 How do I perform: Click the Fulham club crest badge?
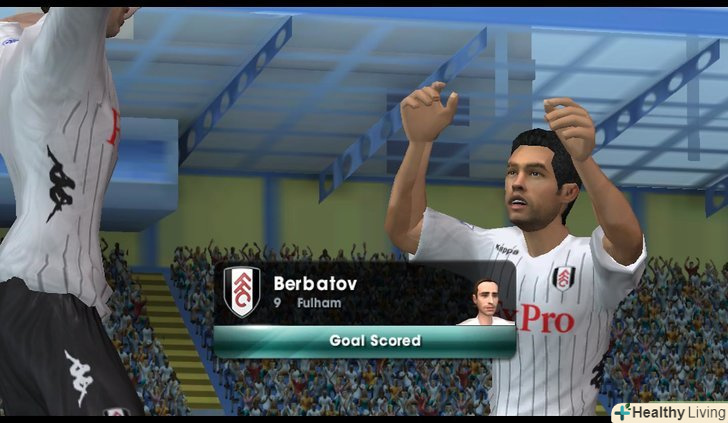[x=242, y=291]
